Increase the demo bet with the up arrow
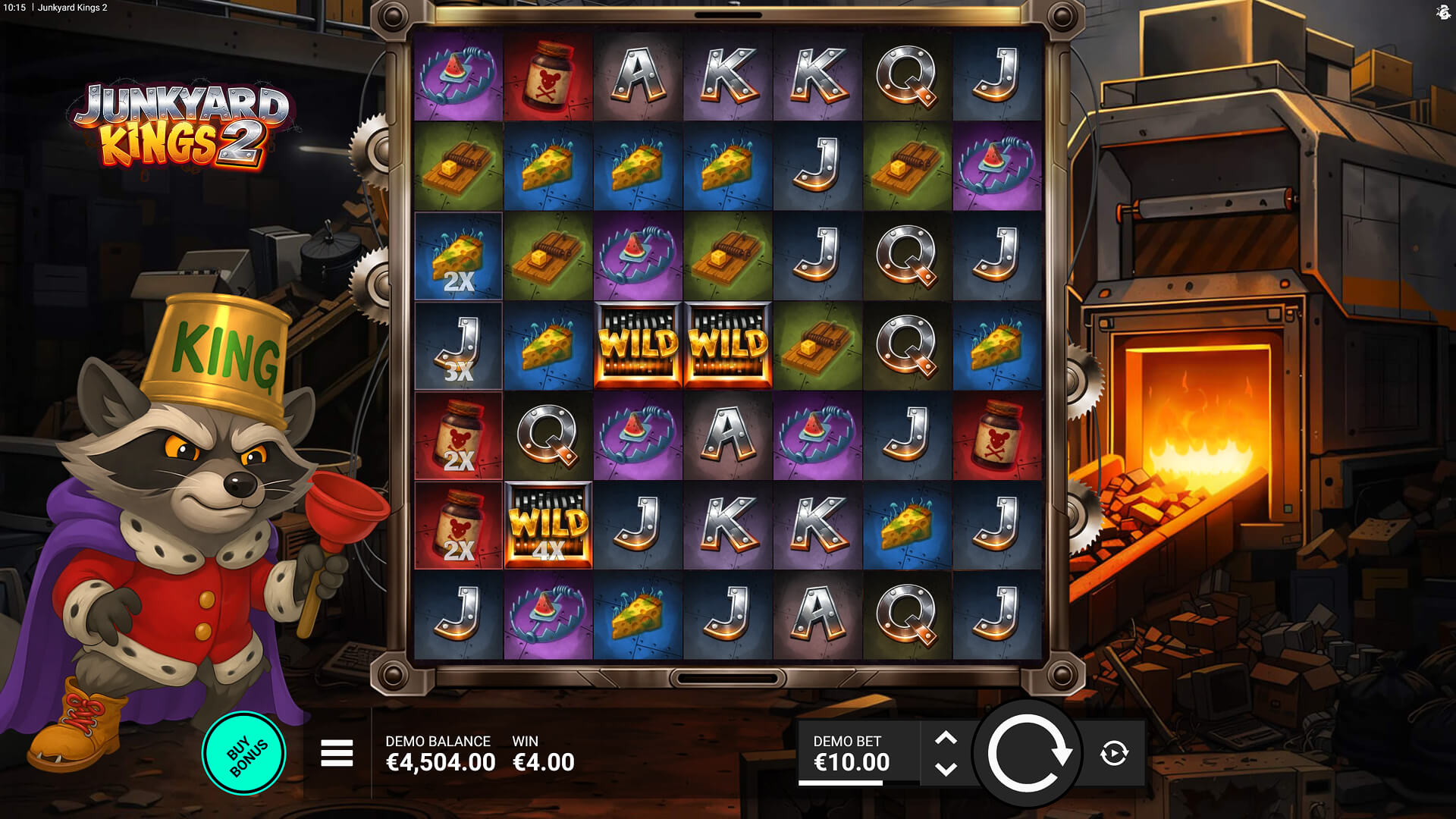Screen dimensions: 1456x819 tap(946, 739)
